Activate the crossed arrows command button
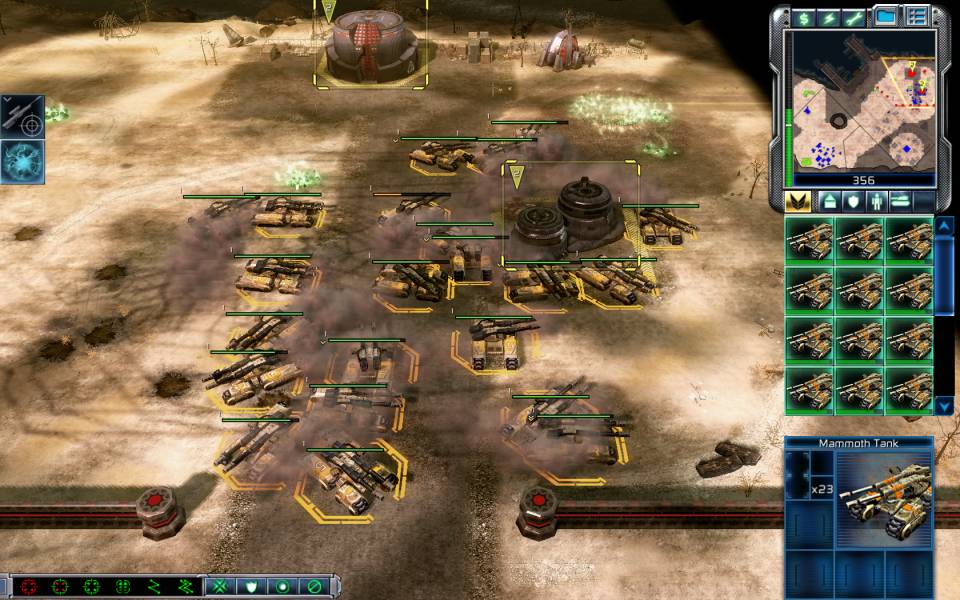 click(220, 586)
